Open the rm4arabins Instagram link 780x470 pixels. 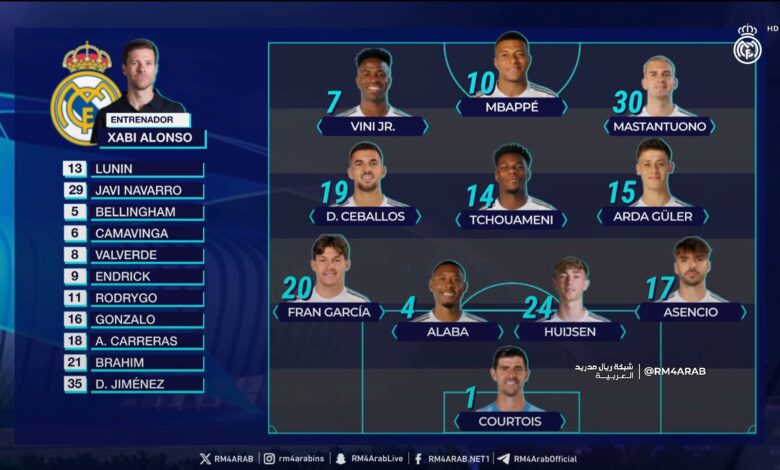(x=293, y=459)
